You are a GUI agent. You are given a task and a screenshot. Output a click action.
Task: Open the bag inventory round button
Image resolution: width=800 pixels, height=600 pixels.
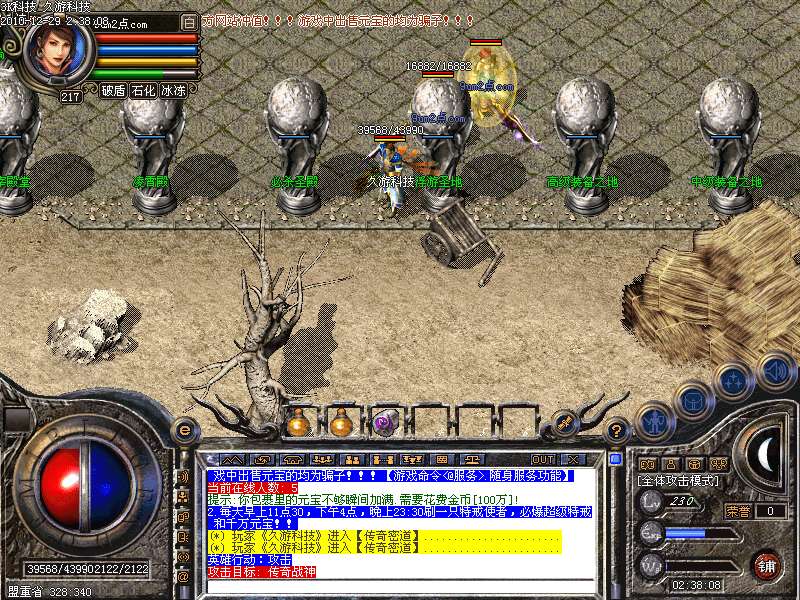691,399
